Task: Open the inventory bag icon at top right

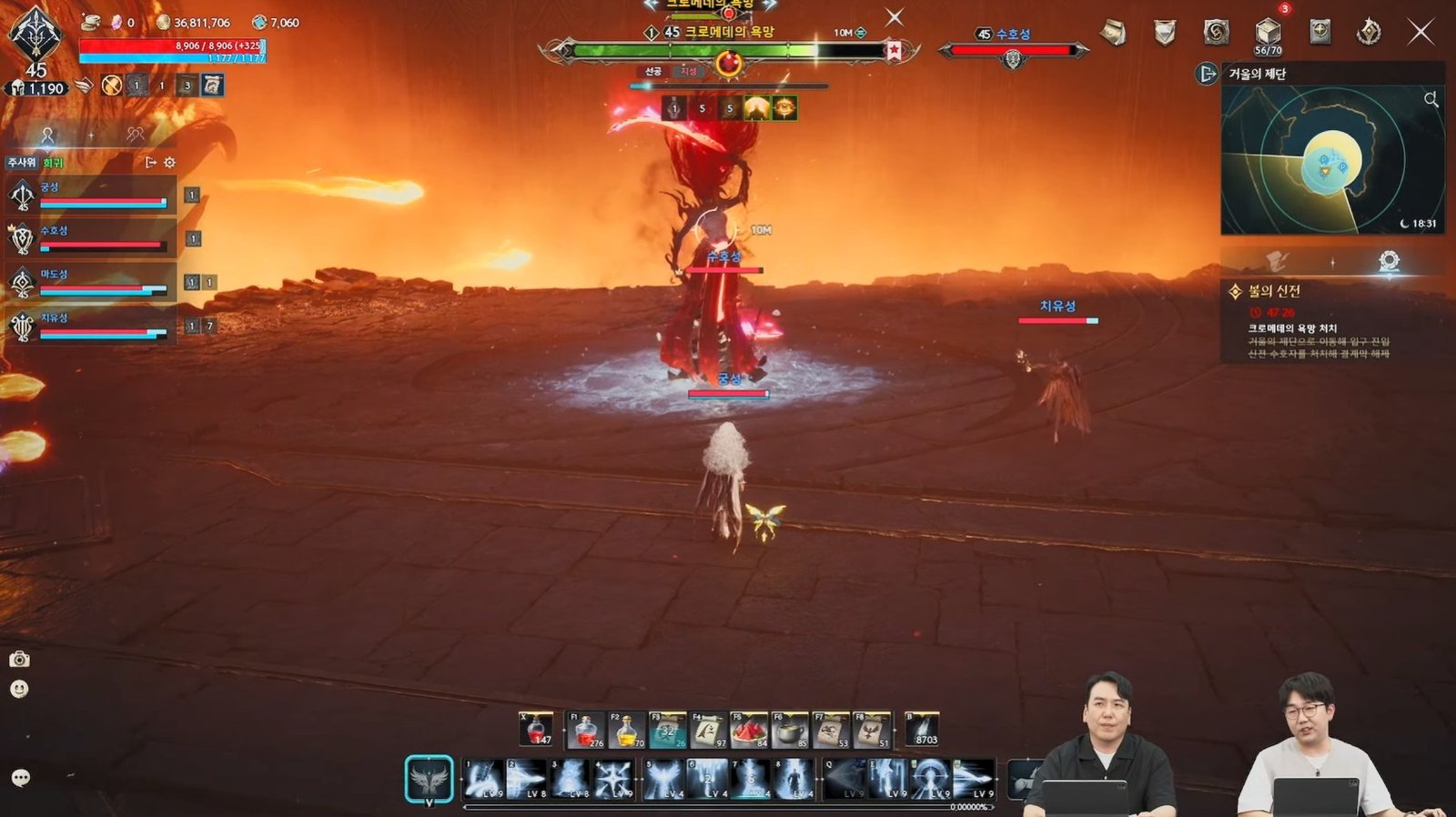Action: point(1111,32)
